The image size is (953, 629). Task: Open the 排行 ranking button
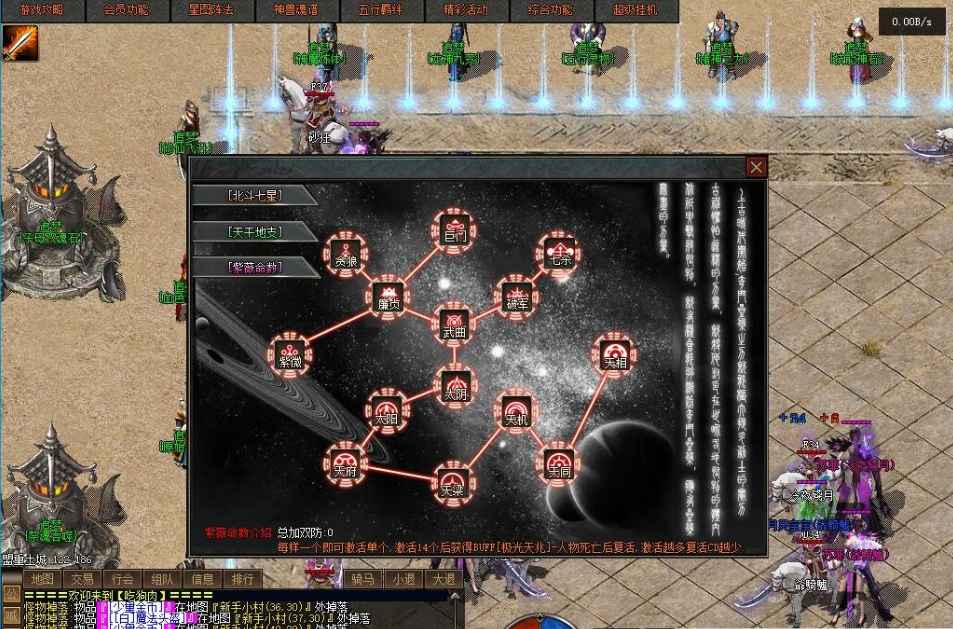pos(242,579)
